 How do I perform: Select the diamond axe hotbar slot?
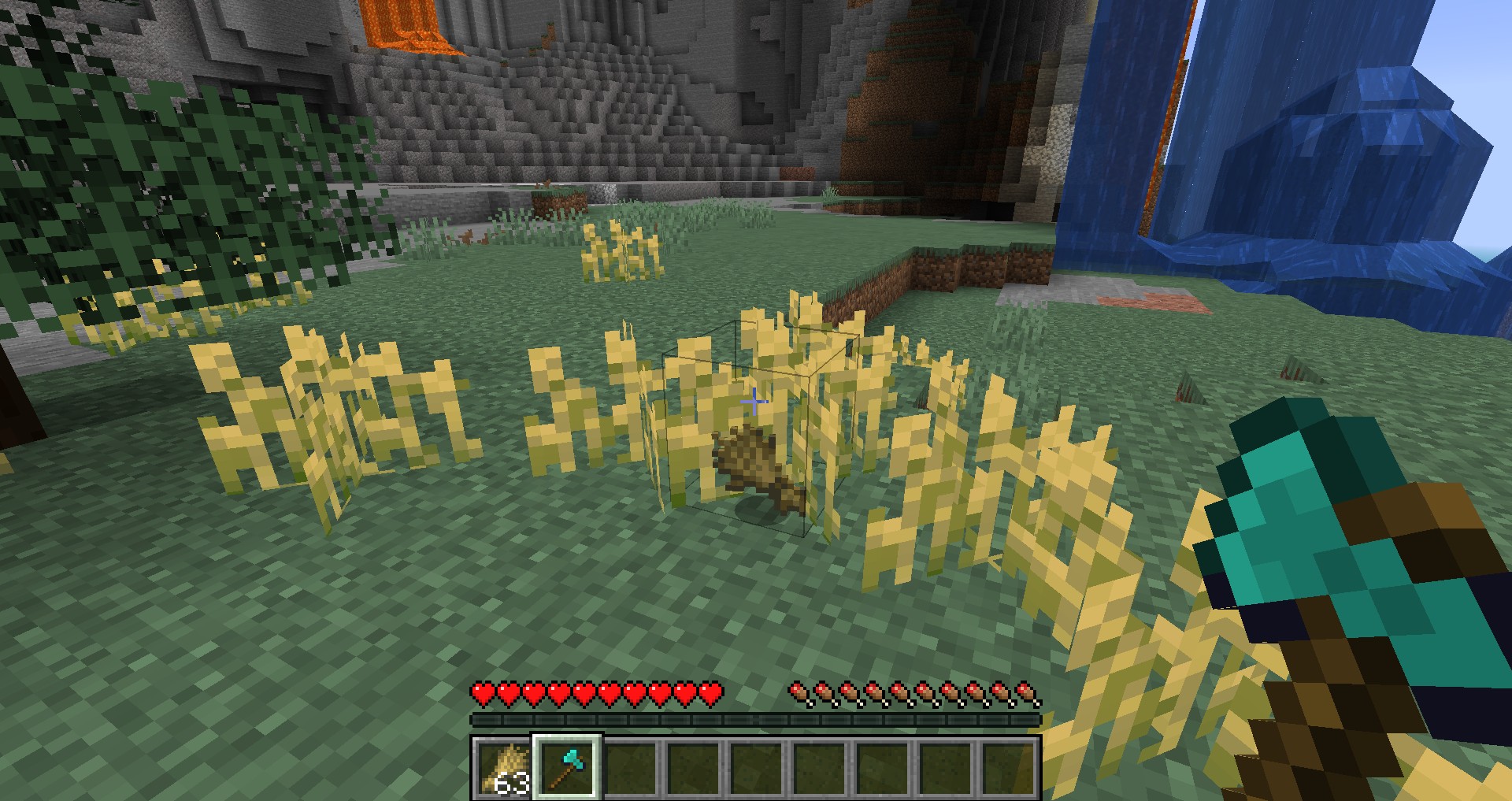(567, 768)
